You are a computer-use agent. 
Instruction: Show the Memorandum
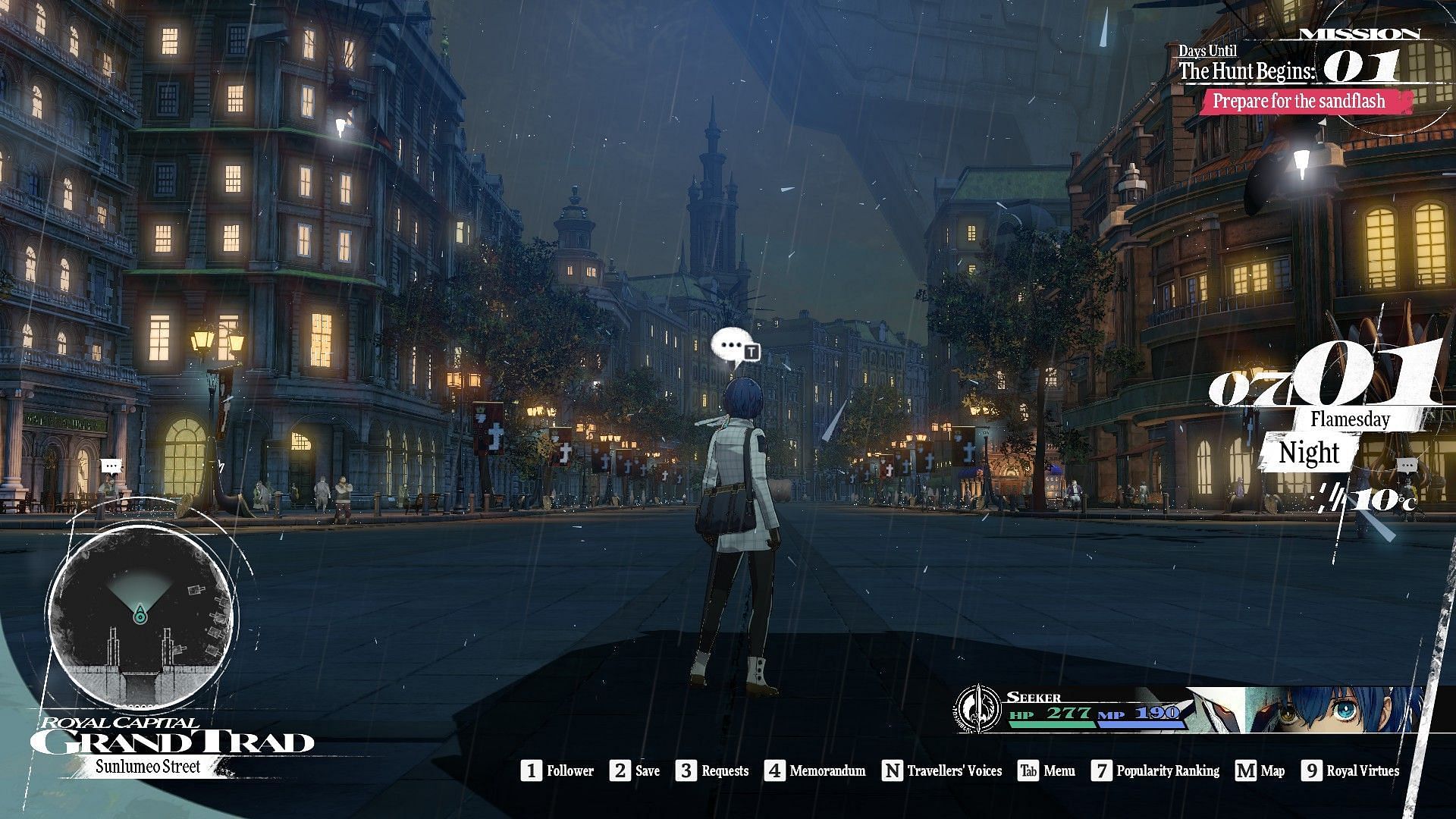(x=815, y=771)
